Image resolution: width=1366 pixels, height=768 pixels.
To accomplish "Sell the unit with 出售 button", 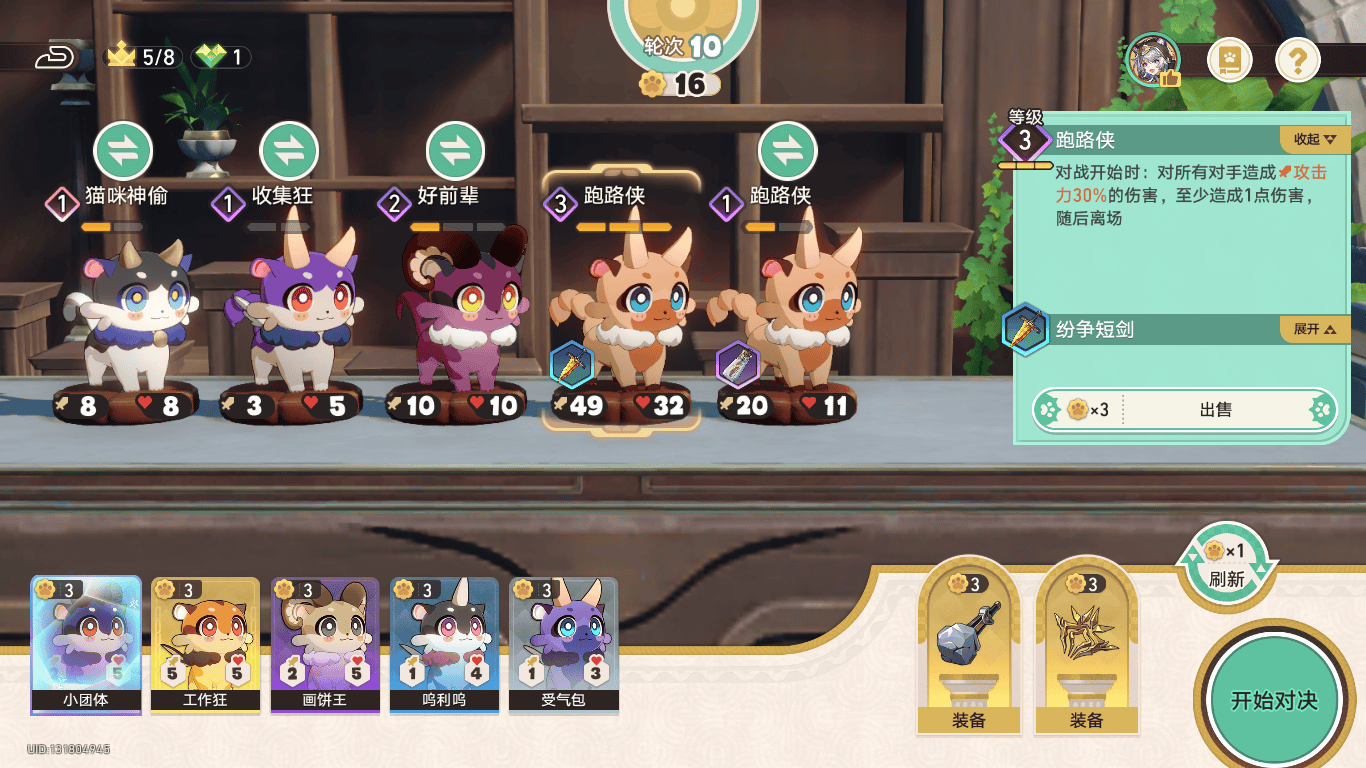I will [x=1215, y=410].
